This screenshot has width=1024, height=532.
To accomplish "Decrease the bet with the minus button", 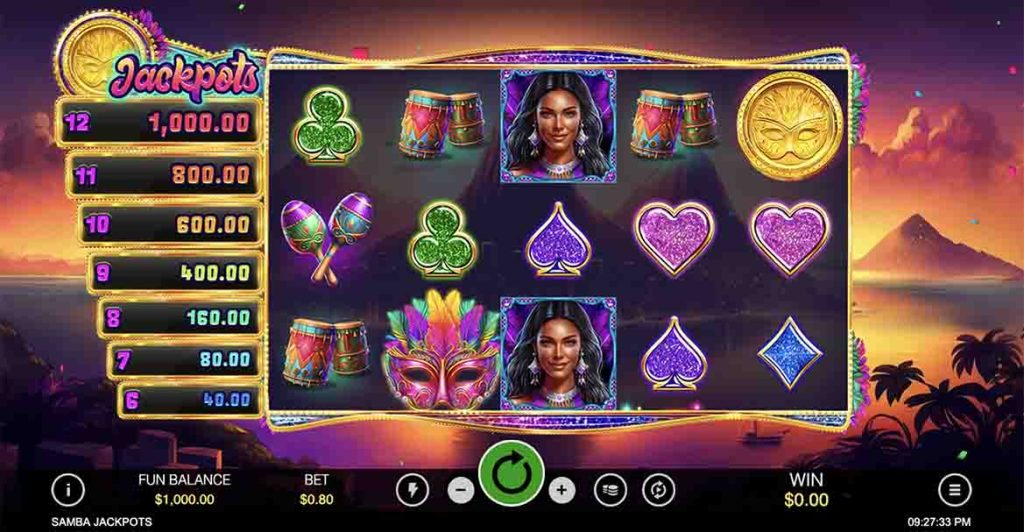I will pyautogui.click(x=461, y=490).
